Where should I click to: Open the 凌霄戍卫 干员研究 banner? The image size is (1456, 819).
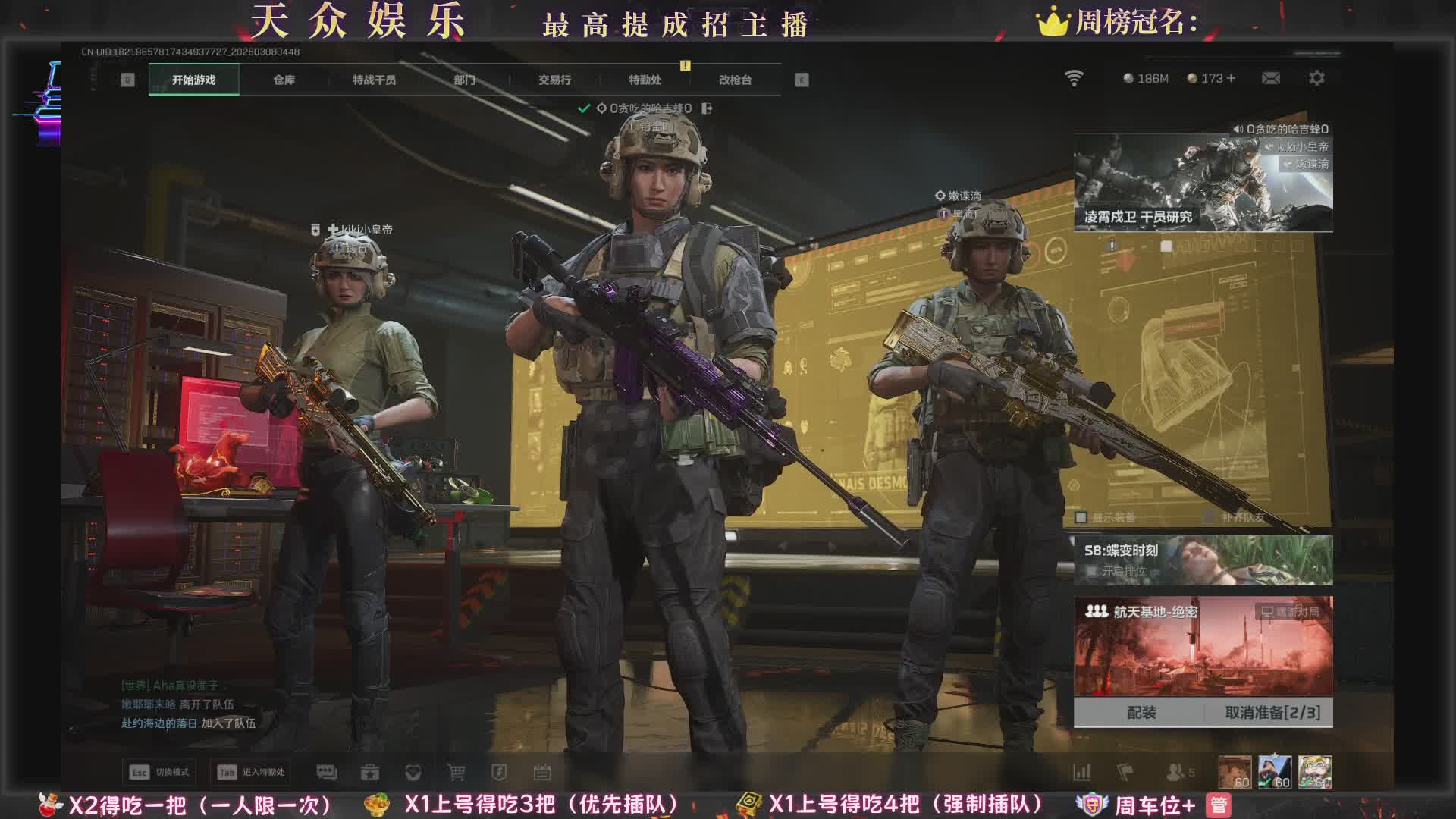(x=1203, y=183)
